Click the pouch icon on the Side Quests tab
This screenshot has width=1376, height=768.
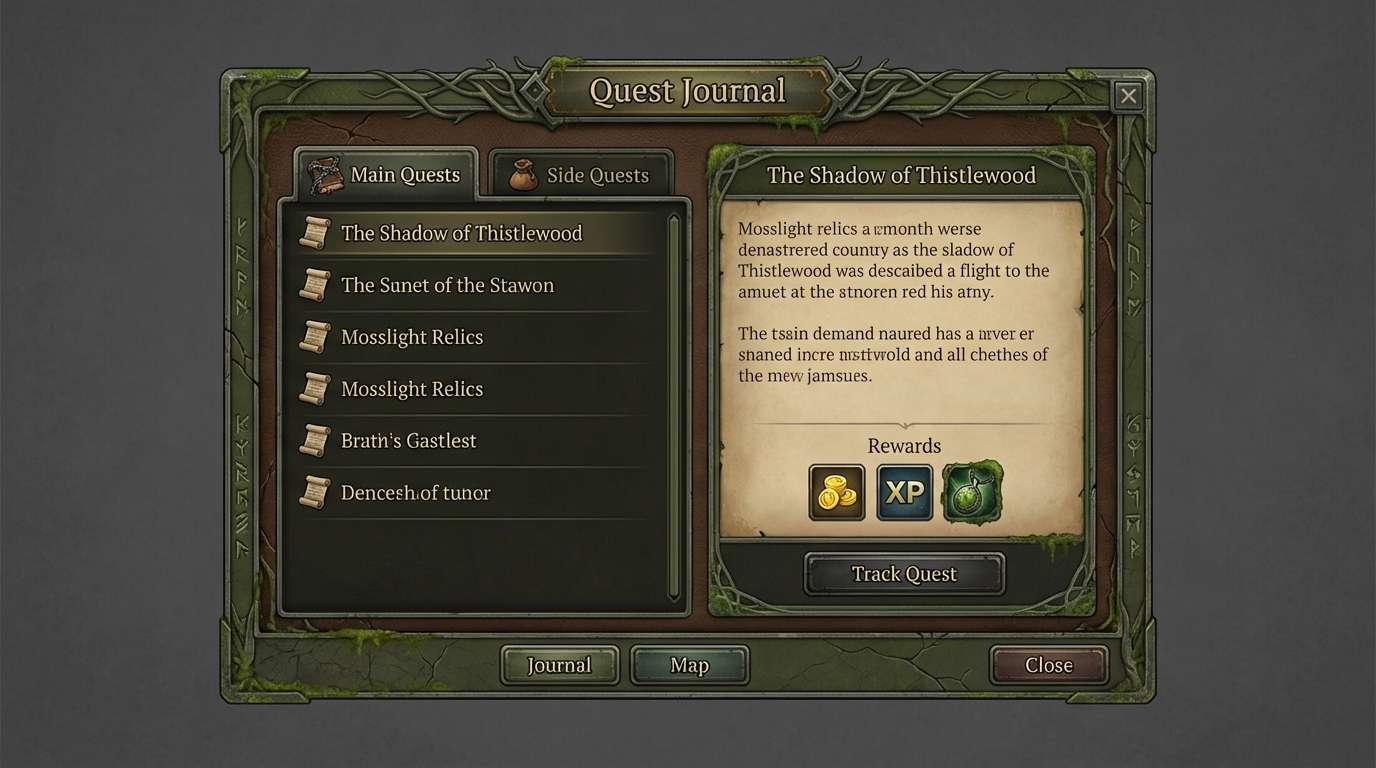[x=523, y=174]
